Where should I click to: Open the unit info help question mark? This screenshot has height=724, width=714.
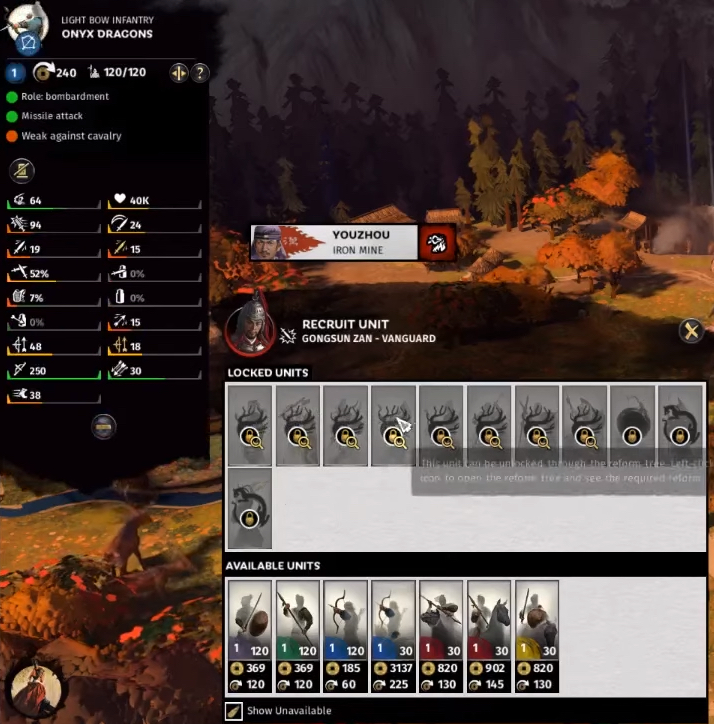(200, 72)
